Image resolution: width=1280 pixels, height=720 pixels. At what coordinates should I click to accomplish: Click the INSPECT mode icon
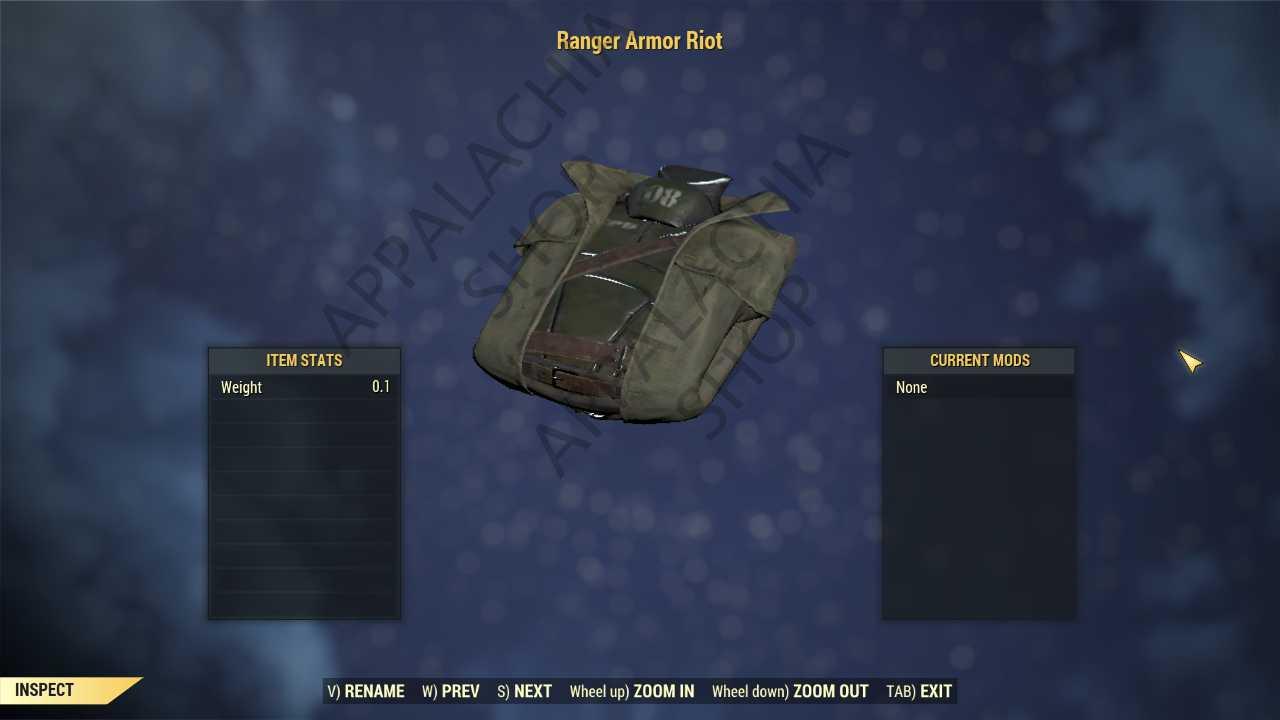(x=44, y=690)
